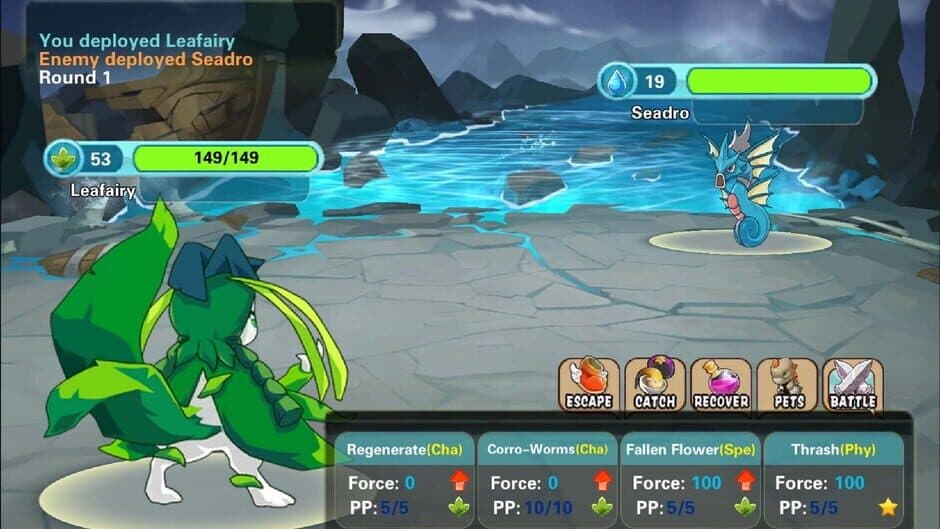Click the Escape button
The width and height of the screenshot is (940, 529).
coord(589,384)
